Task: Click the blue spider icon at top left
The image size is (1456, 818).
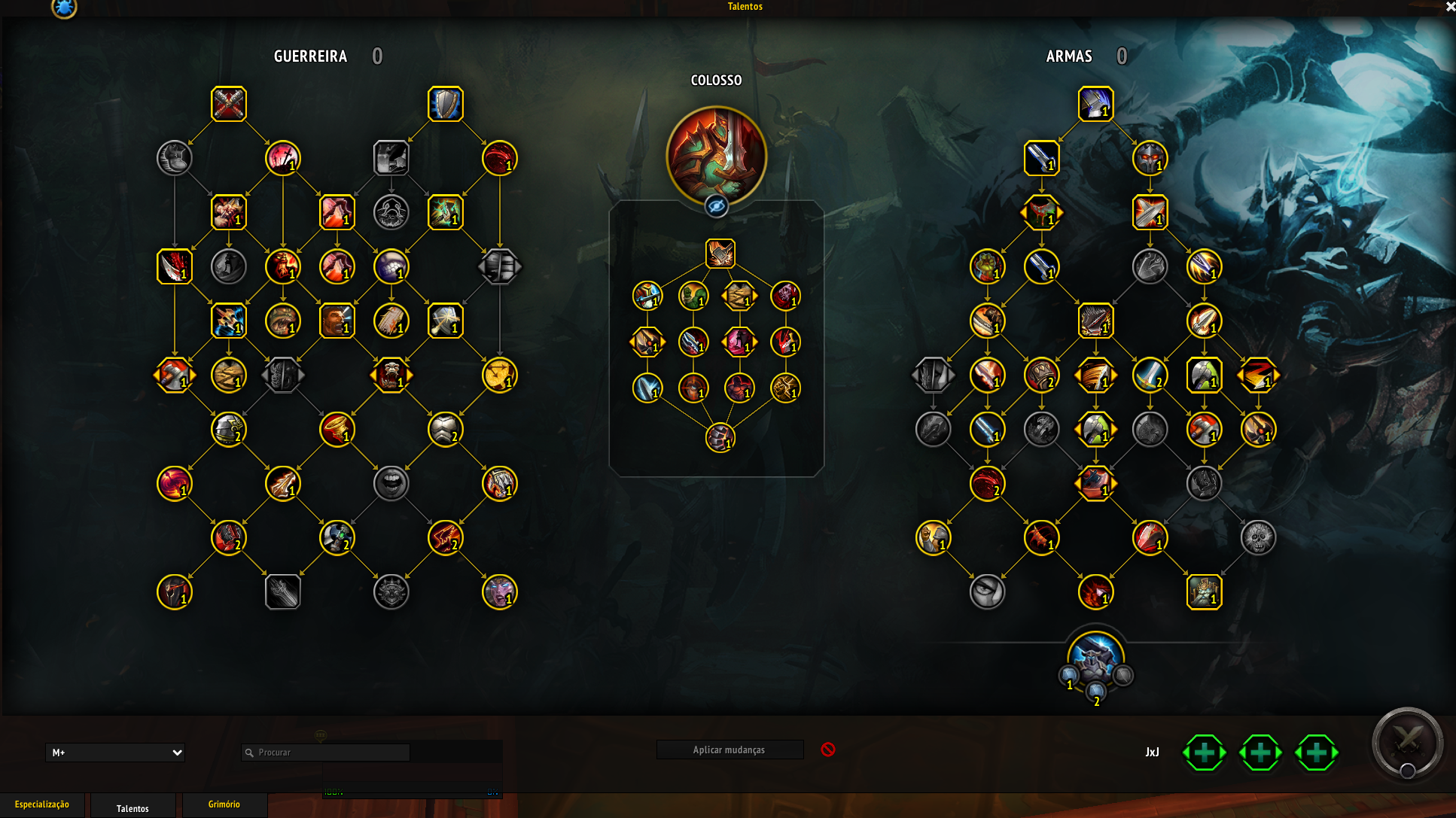Action: pyautogui.click(x=64, y=8)
